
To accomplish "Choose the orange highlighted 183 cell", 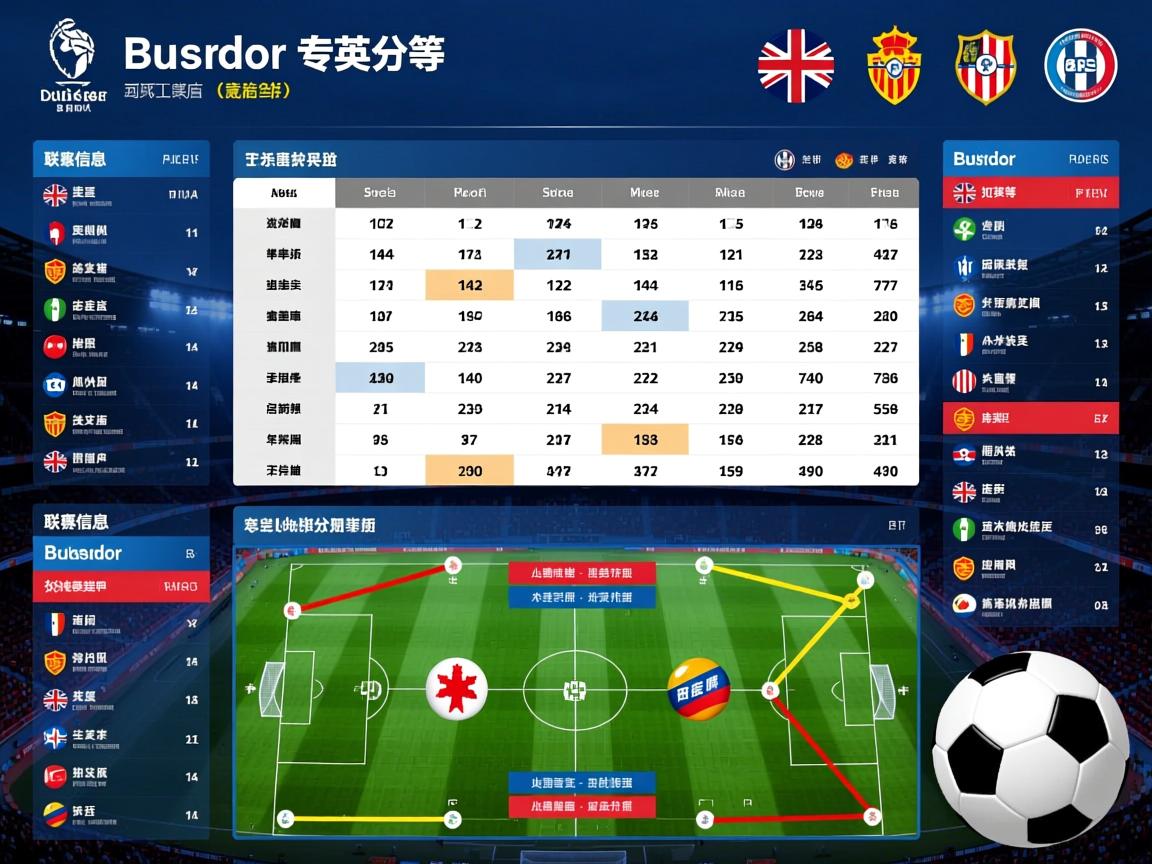I will pos(645,439).
